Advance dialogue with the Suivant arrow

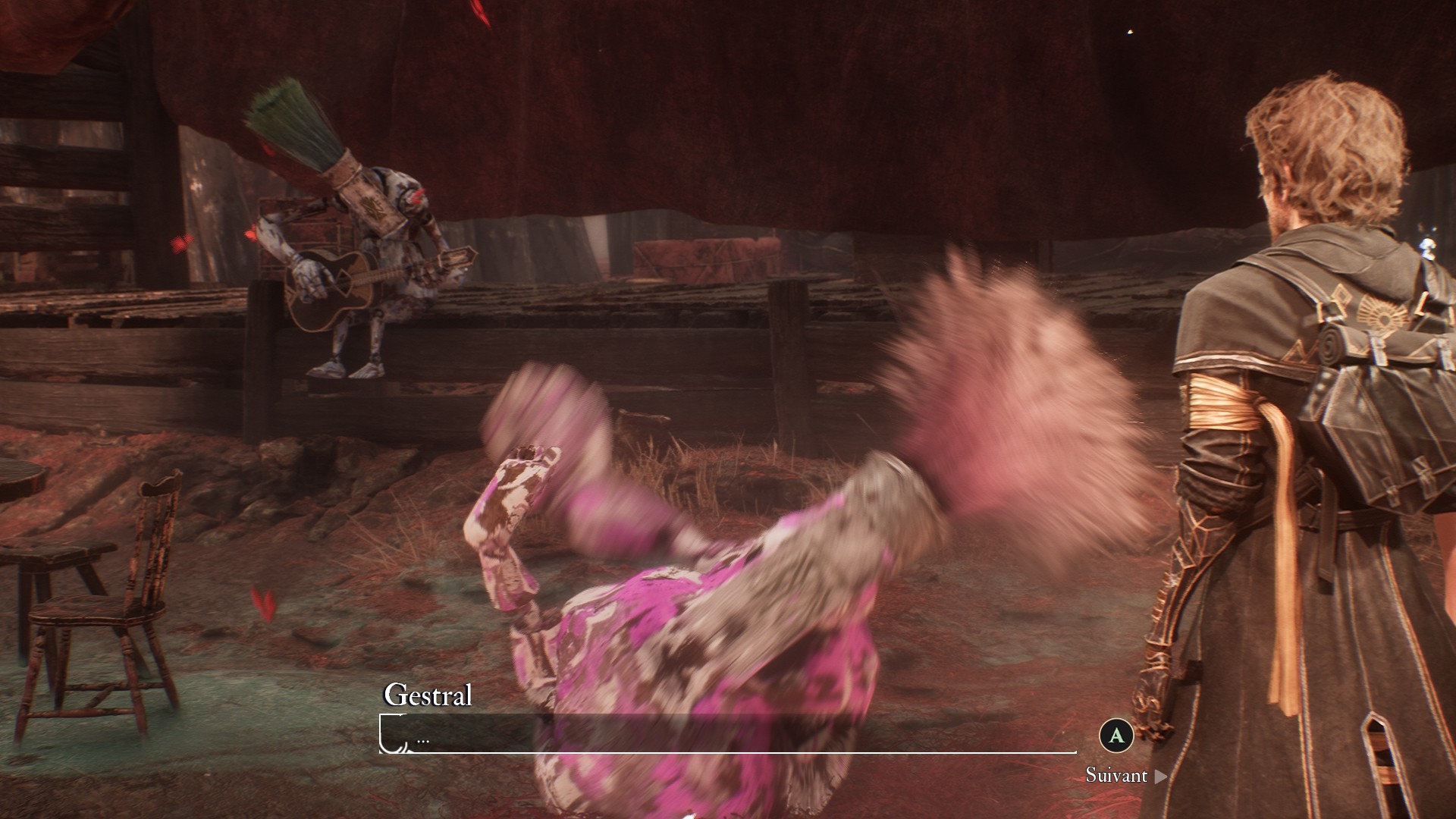point(1160,776)
